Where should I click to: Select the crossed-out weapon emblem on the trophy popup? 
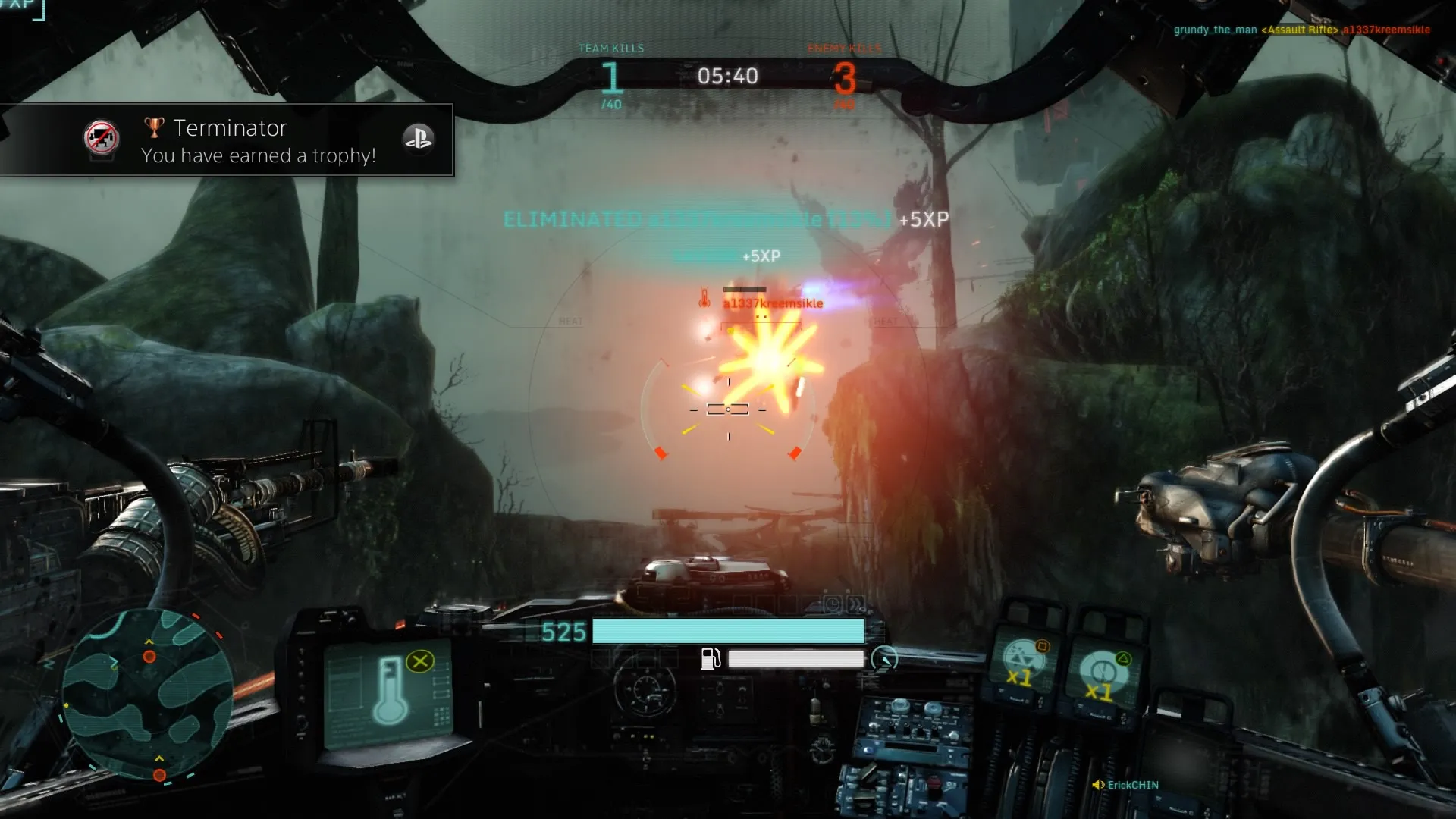[101, 140]
